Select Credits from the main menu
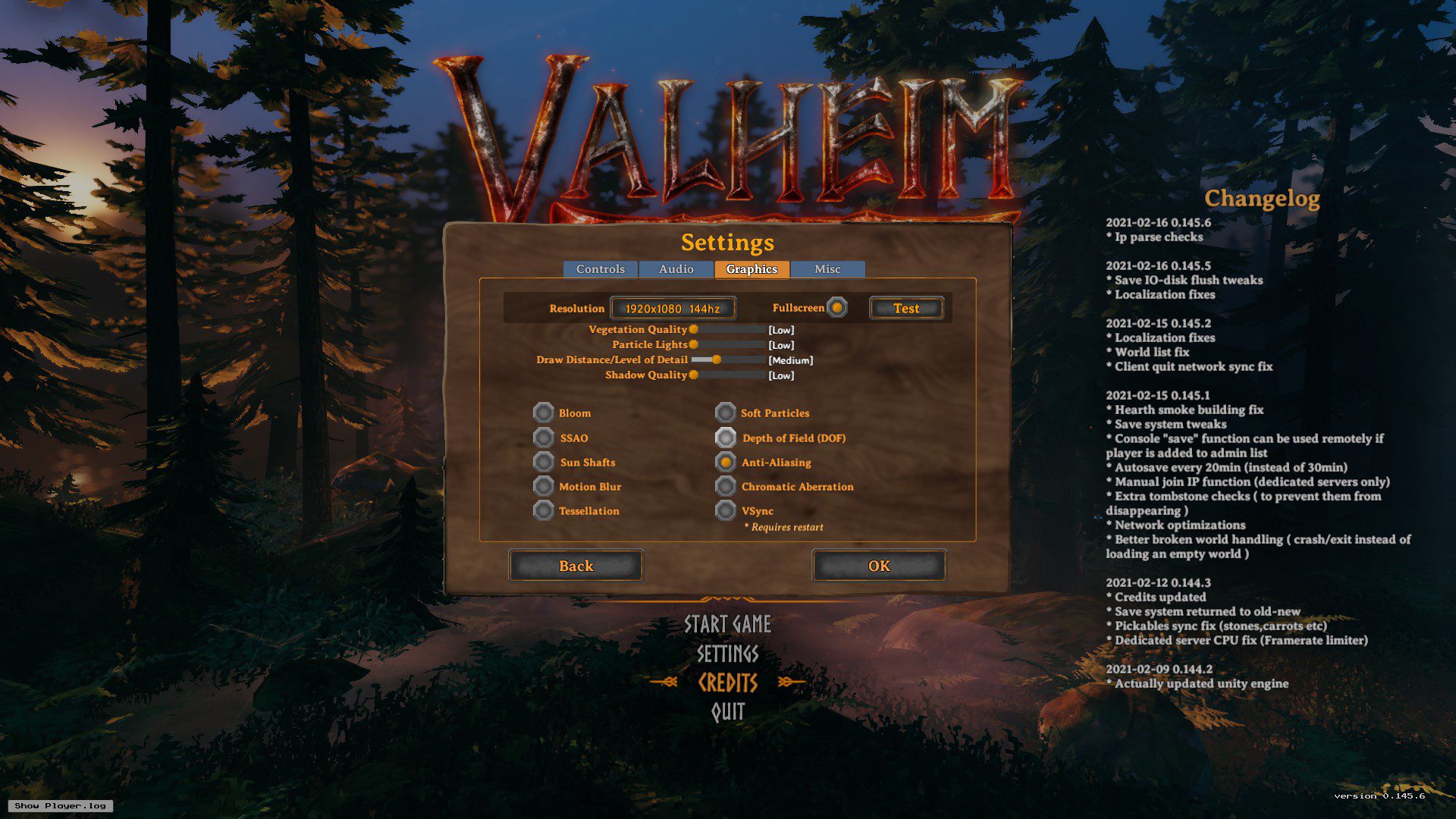This screenshot has width=1456, height=819. click(727, 682)
